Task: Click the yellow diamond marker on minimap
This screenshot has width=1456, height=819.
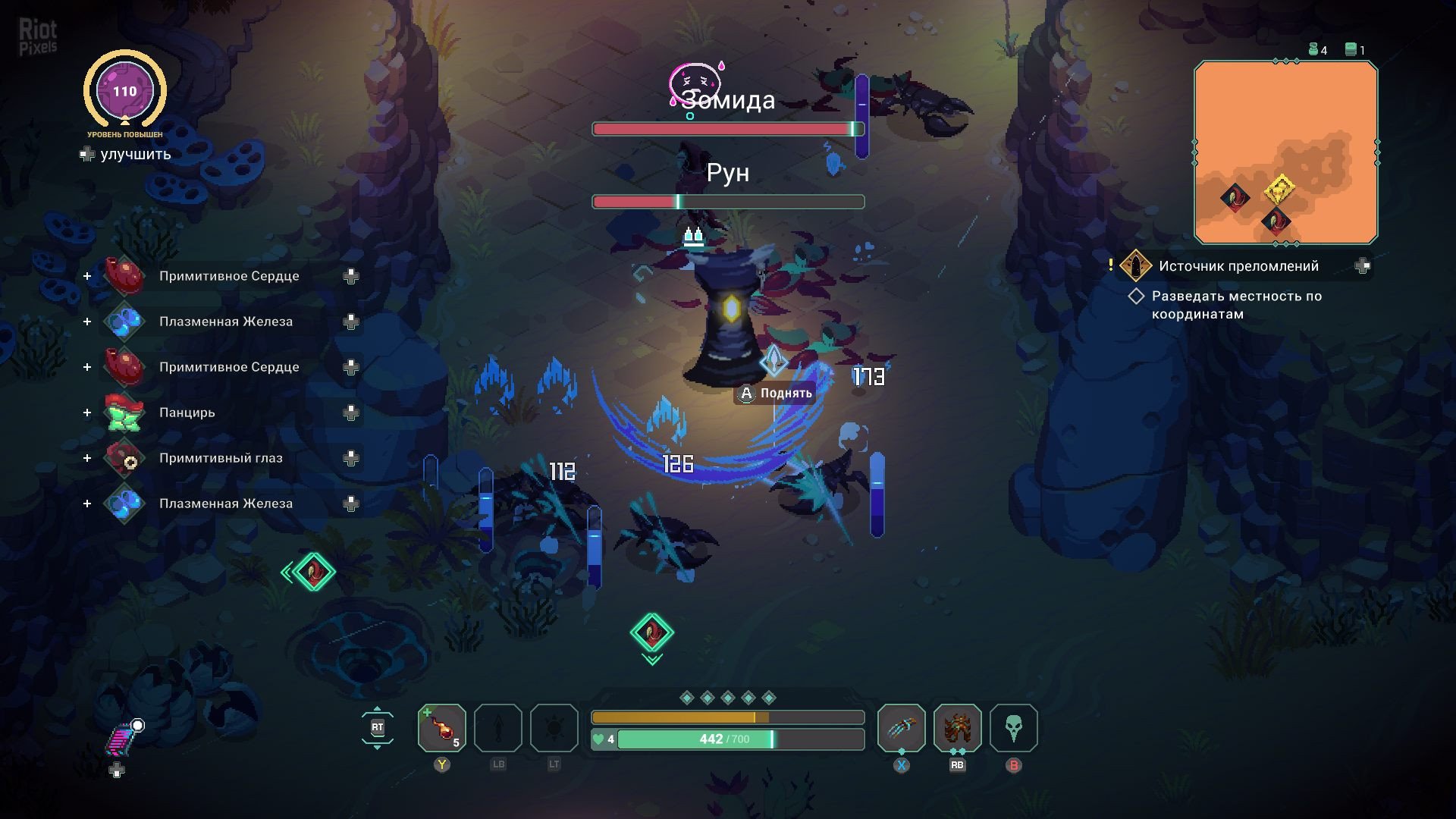Action: click(1280, 189)
